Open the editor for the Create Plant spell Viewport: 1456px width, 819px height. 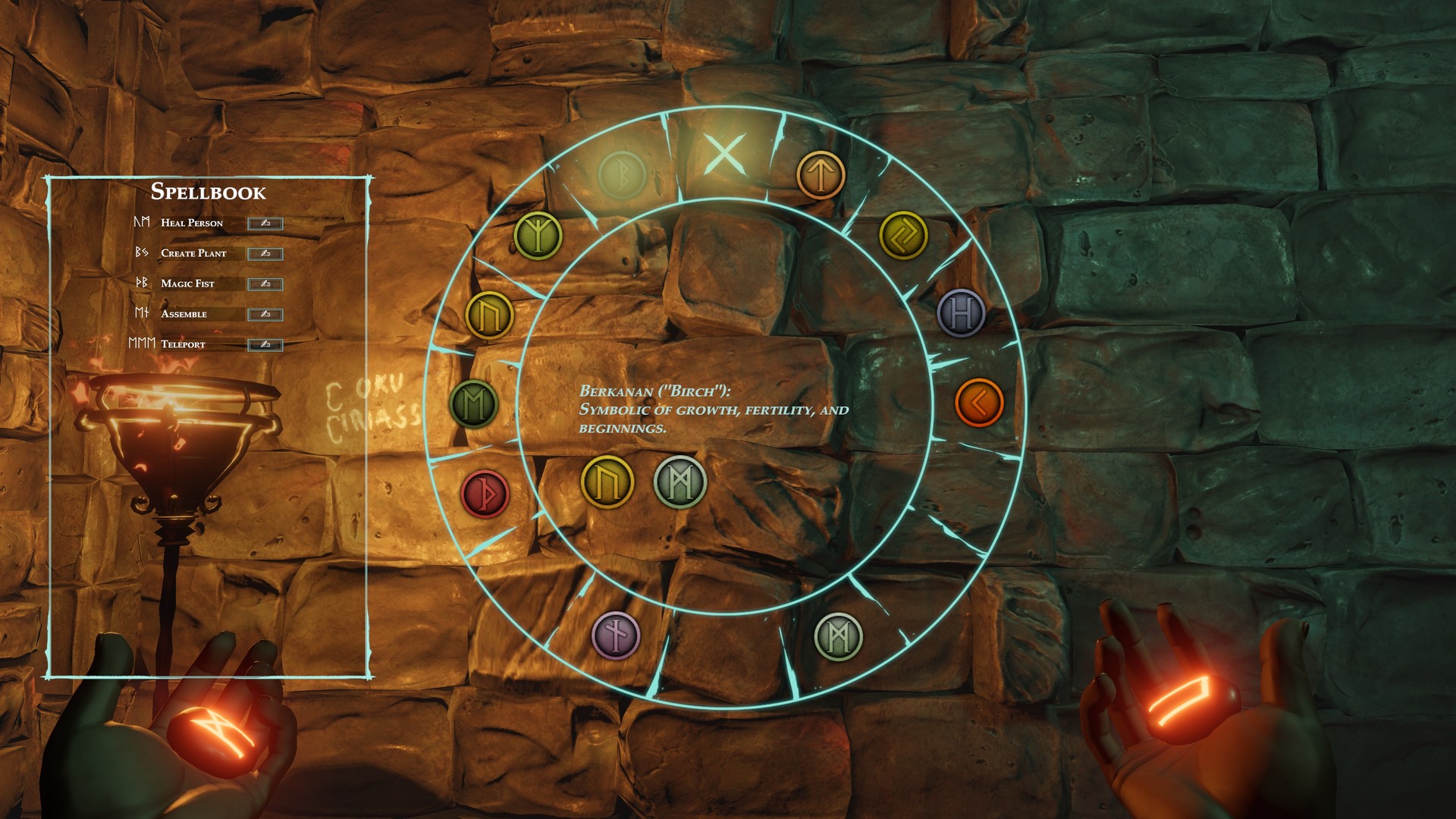pos(265,253)
